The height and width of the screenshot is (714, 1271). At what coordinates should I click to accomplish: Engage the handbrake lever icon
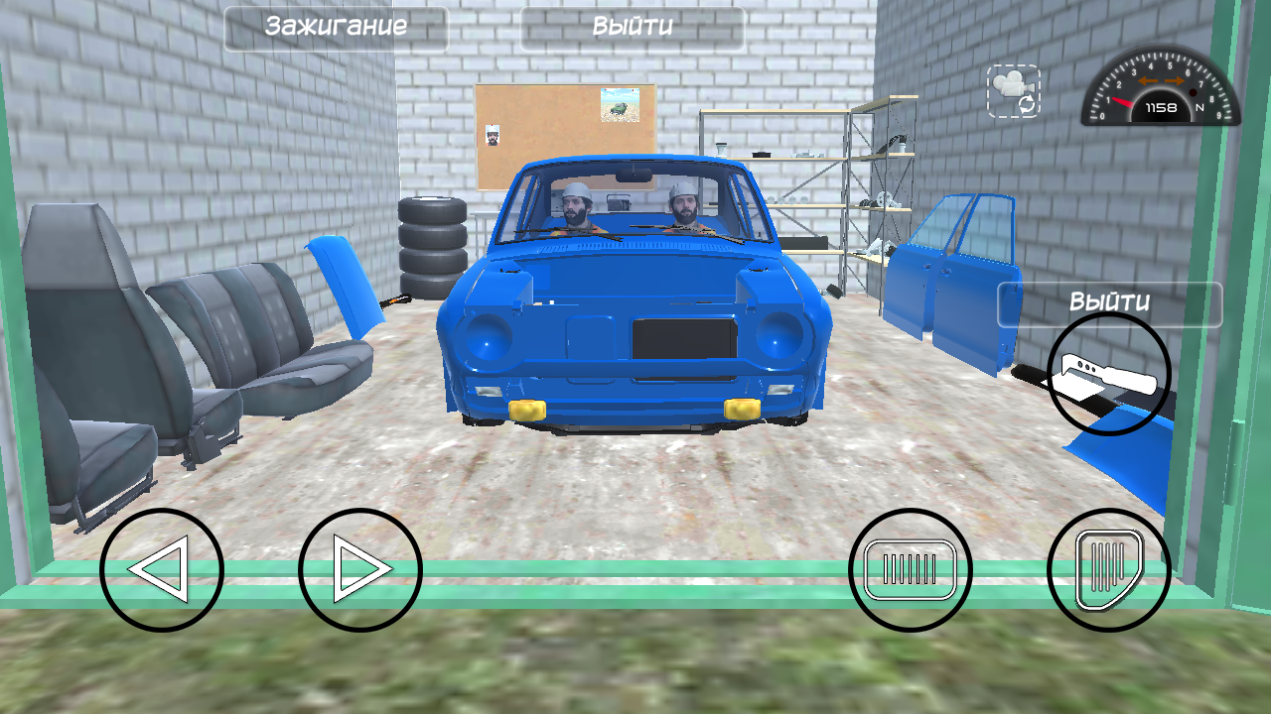click(x=1109, y=374)
